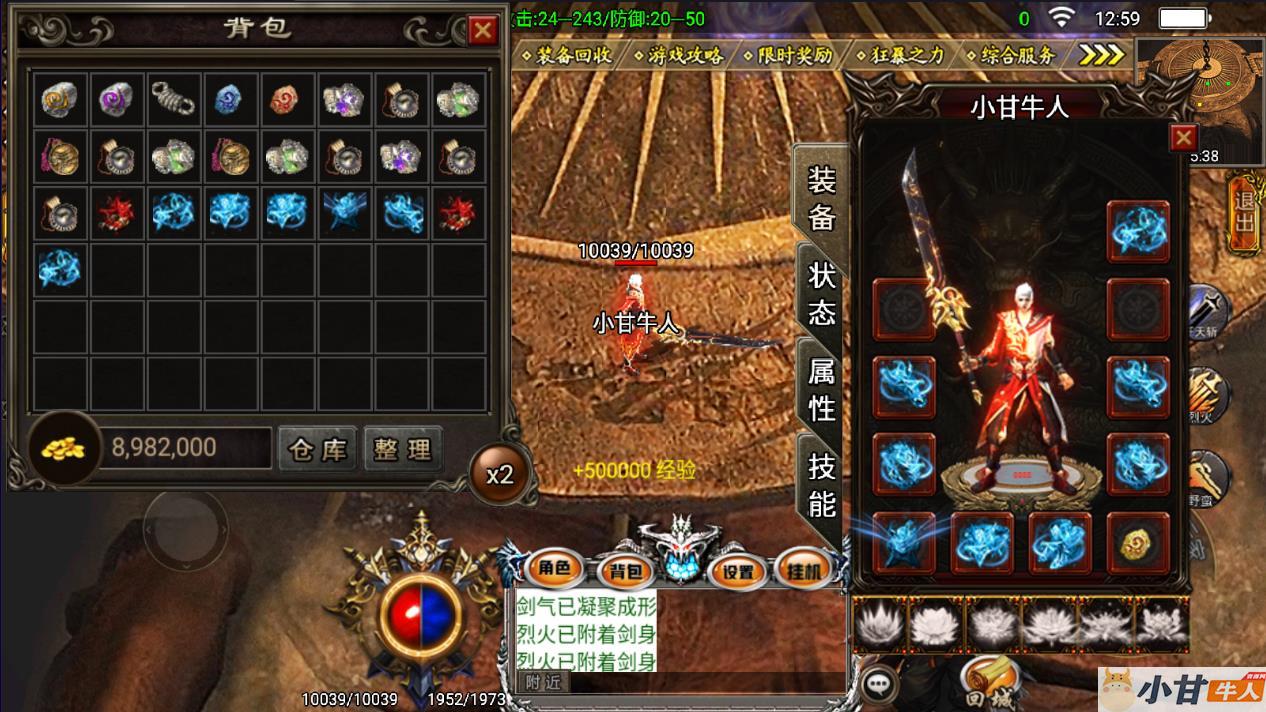Switch to the 状态 status tab
The width and height of the screenshot is (1266, 712).
click(821, 295)
